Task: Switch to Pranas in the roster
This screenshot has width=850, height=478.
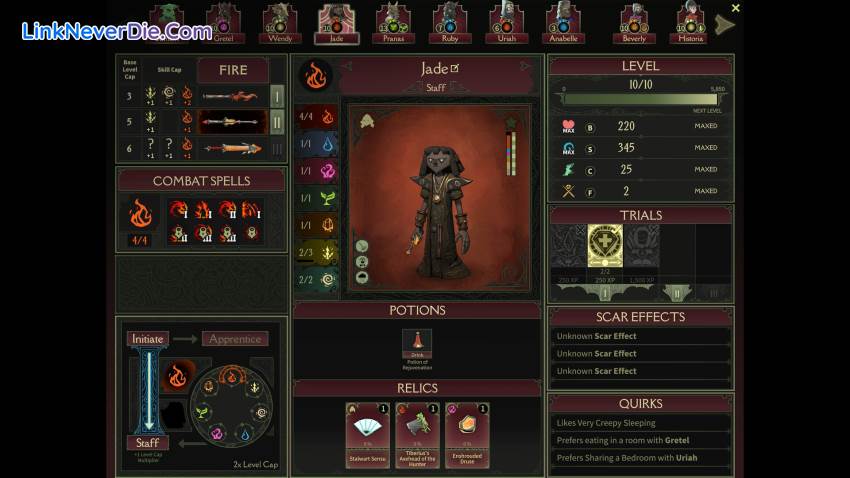Action: tap(394, 22)
